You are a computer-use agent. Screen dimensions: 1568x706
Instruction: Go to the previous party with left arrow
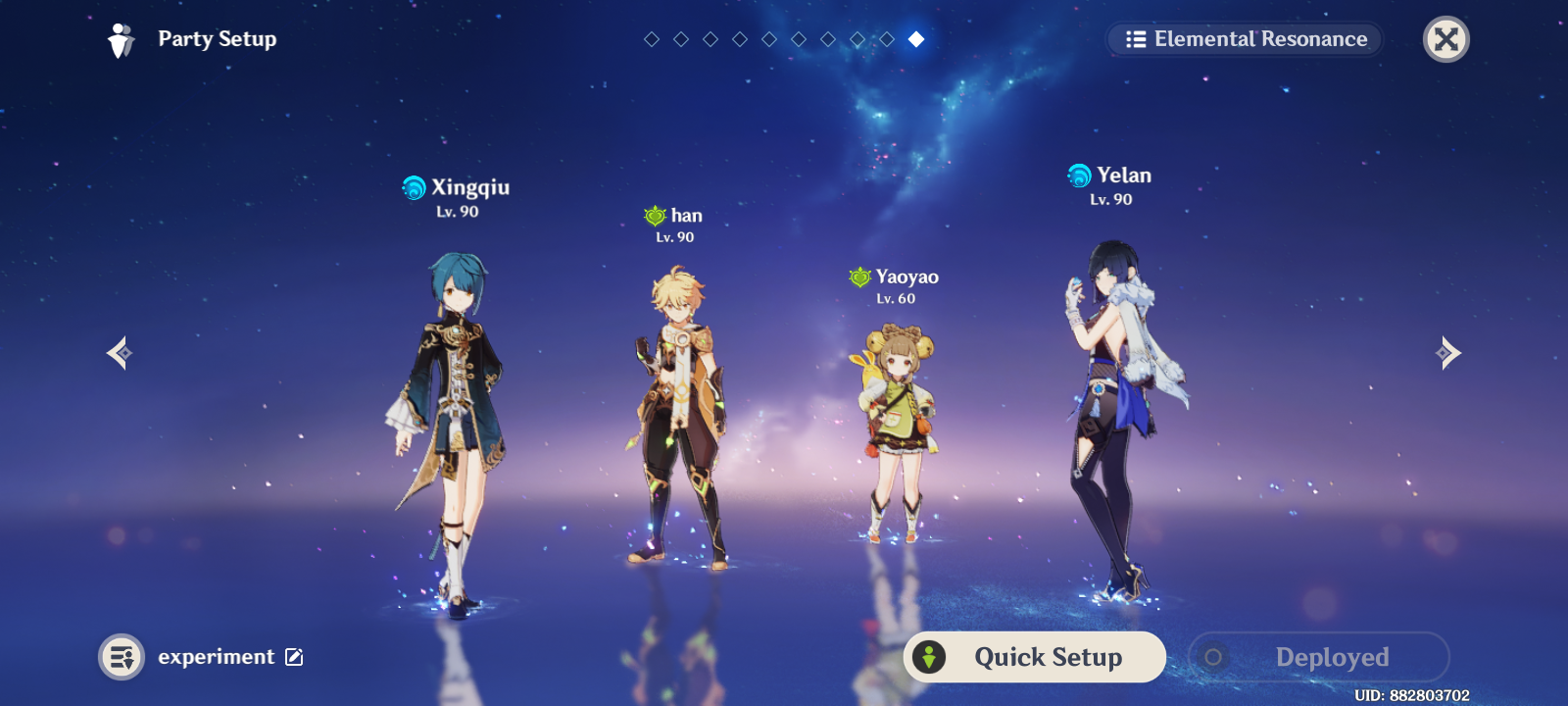pyautogui.click(x=120, y=353)
